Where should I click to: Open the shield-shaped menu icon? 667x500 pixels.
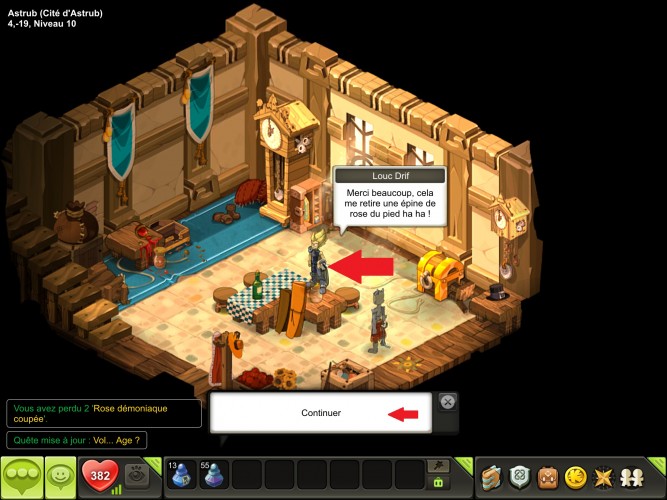520,476
